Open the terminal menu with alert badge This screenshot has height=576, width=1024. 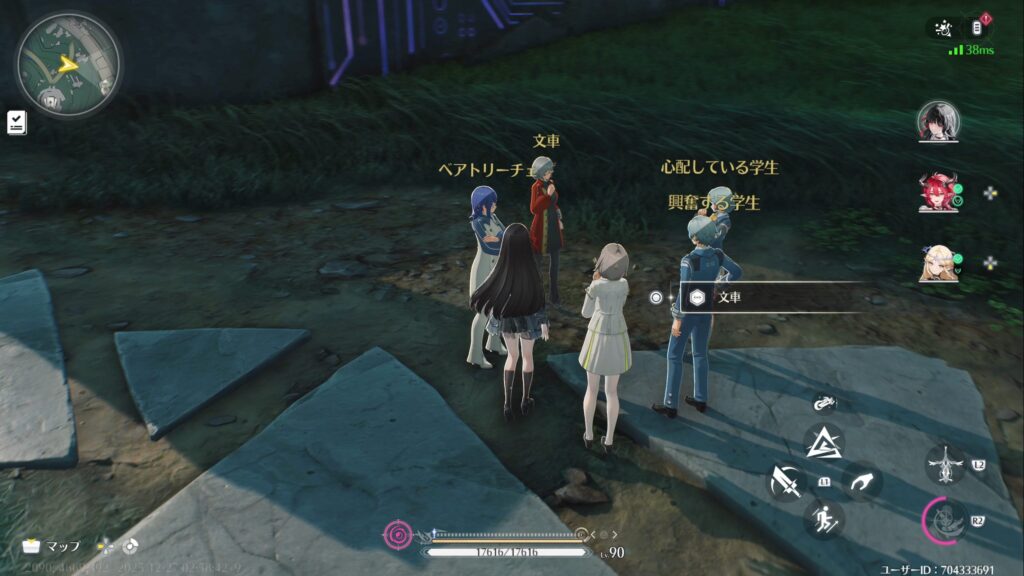coord(981,28)
